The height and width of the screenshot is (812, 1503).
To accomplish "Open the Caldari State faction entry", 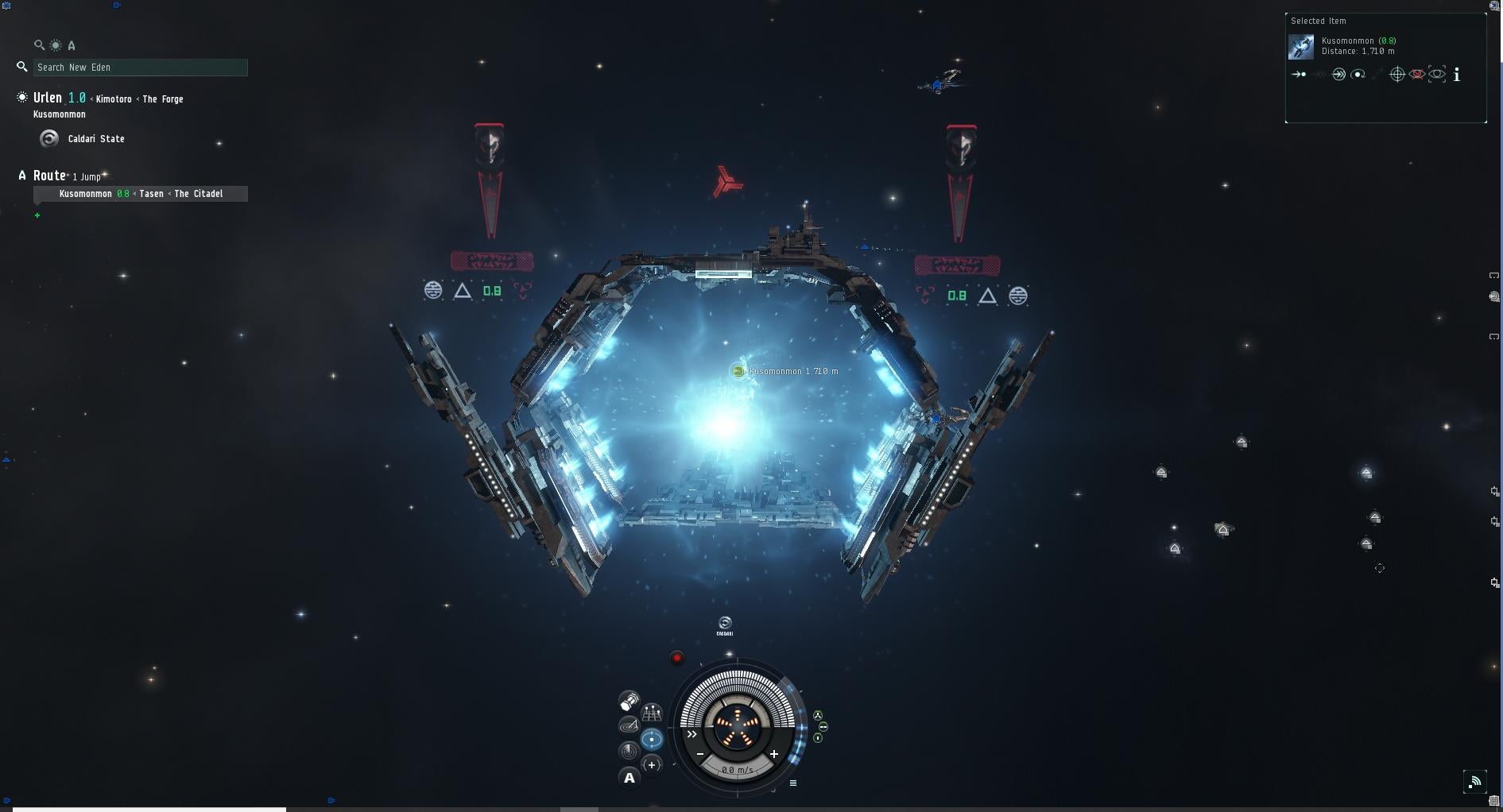I will 95,139.
